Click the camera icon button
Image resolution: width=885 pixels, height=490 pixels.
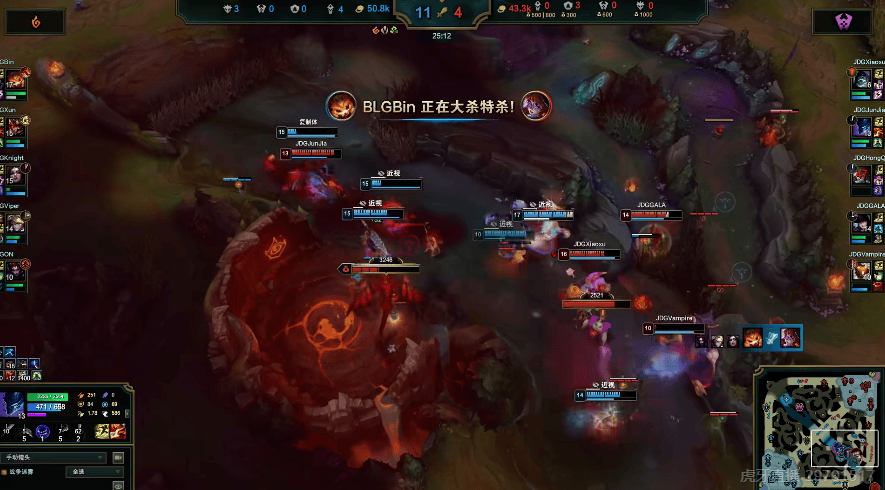(x=116, y=458)
